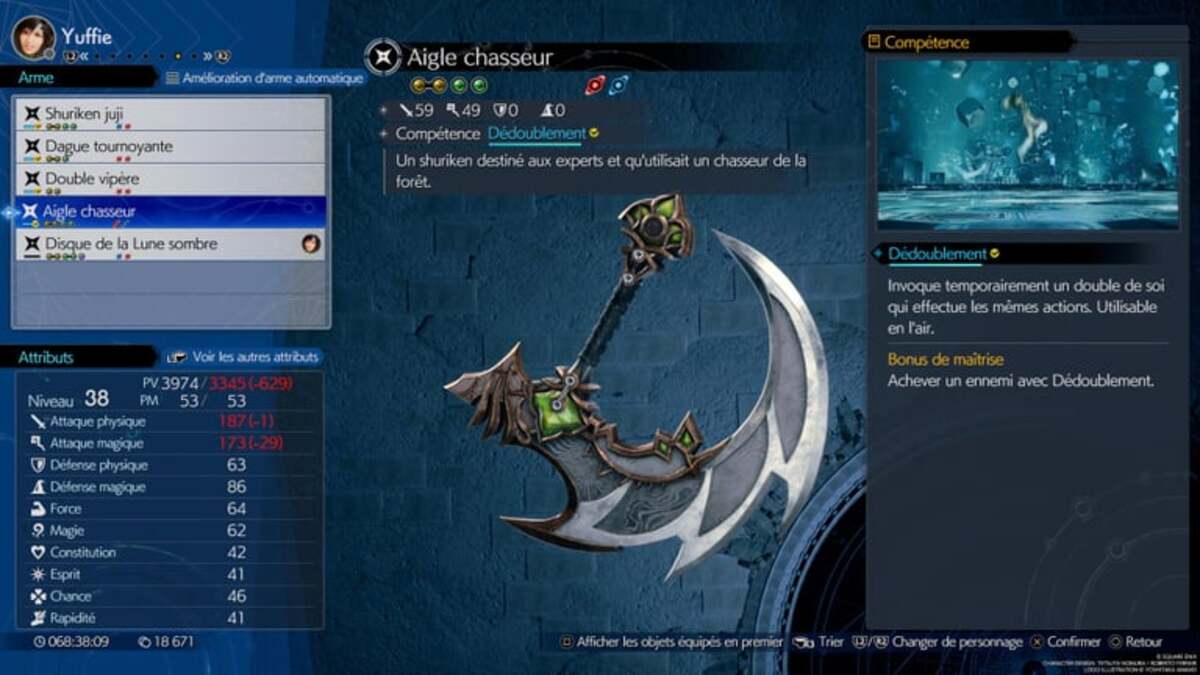Open the Dédoublement skill link
This screenshot has width=1200, height=675.
pyautogui.click(x=537, y=133)
